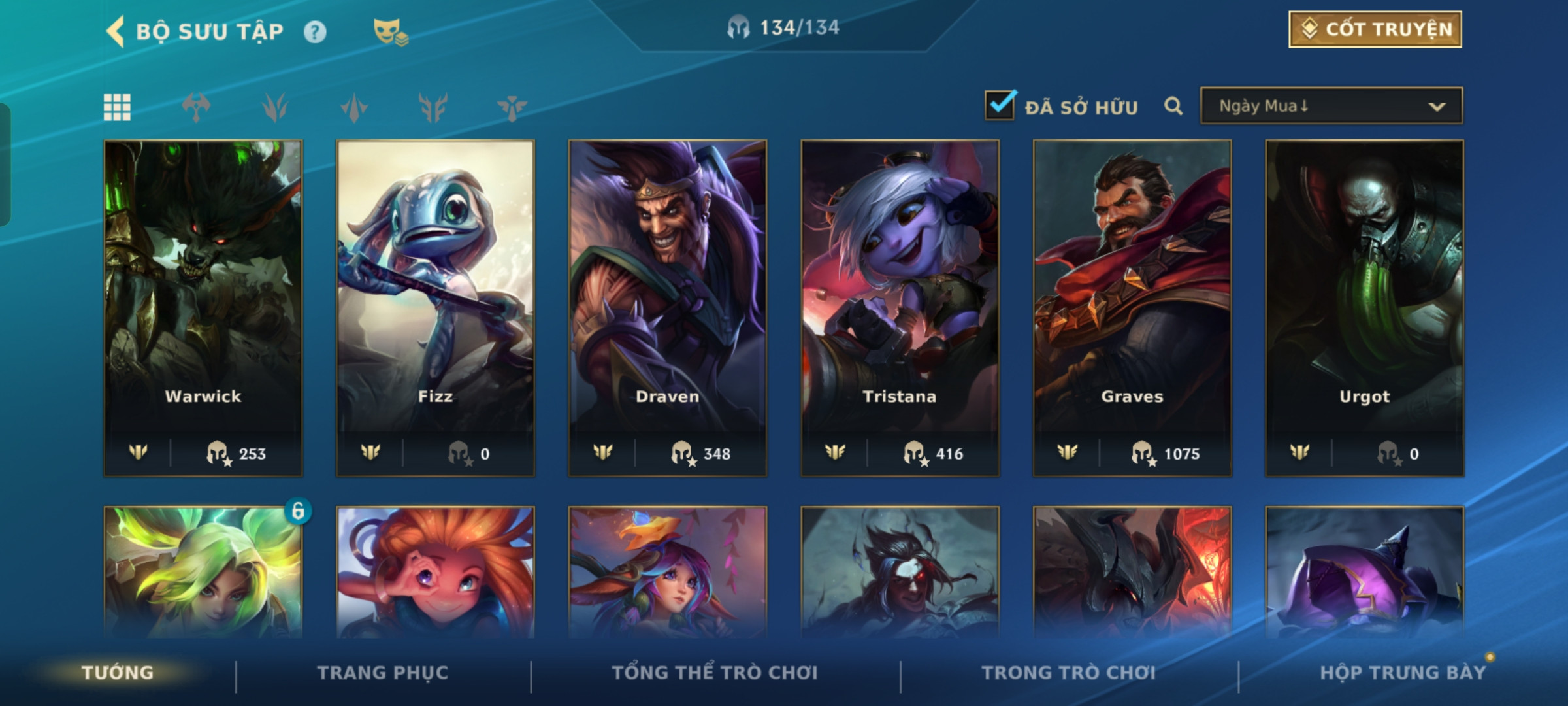Open the question mark help icon
Viewport: 1568px width, 706px height.
pyautogui.click(x=315, y=32)
